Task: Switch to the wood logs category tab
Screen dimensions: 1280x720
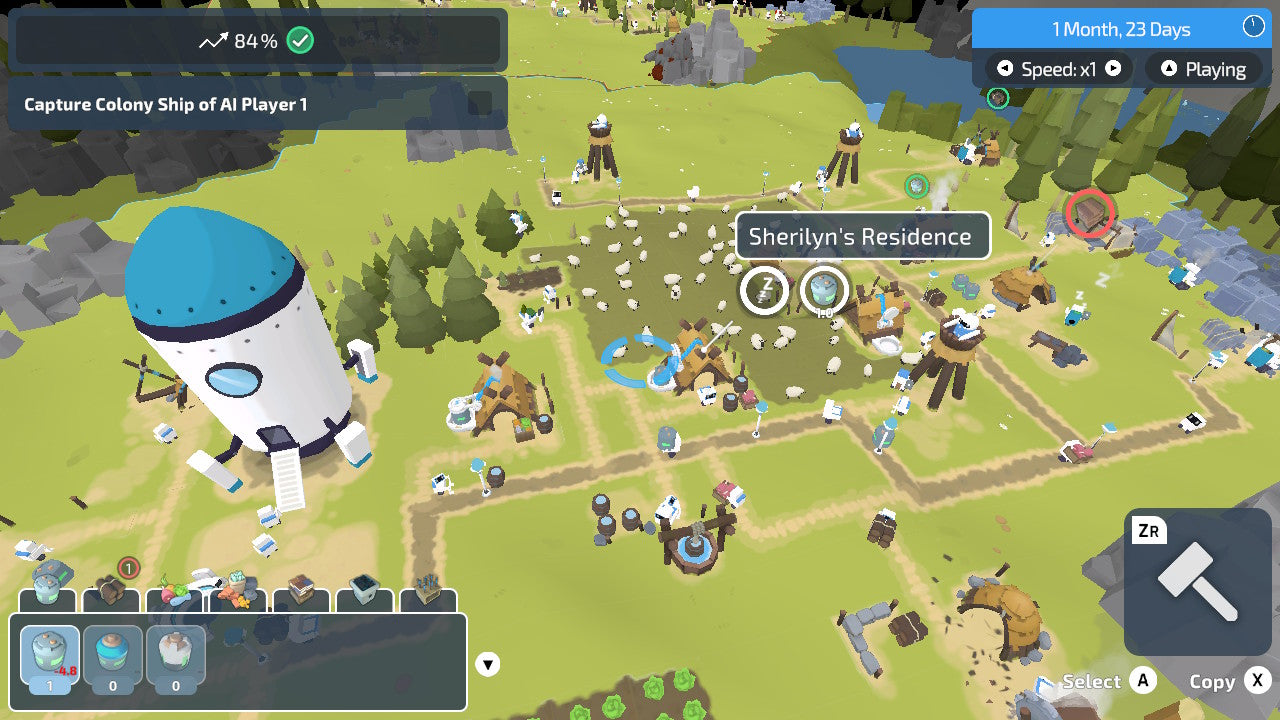Action: click(x=111, y=594)
